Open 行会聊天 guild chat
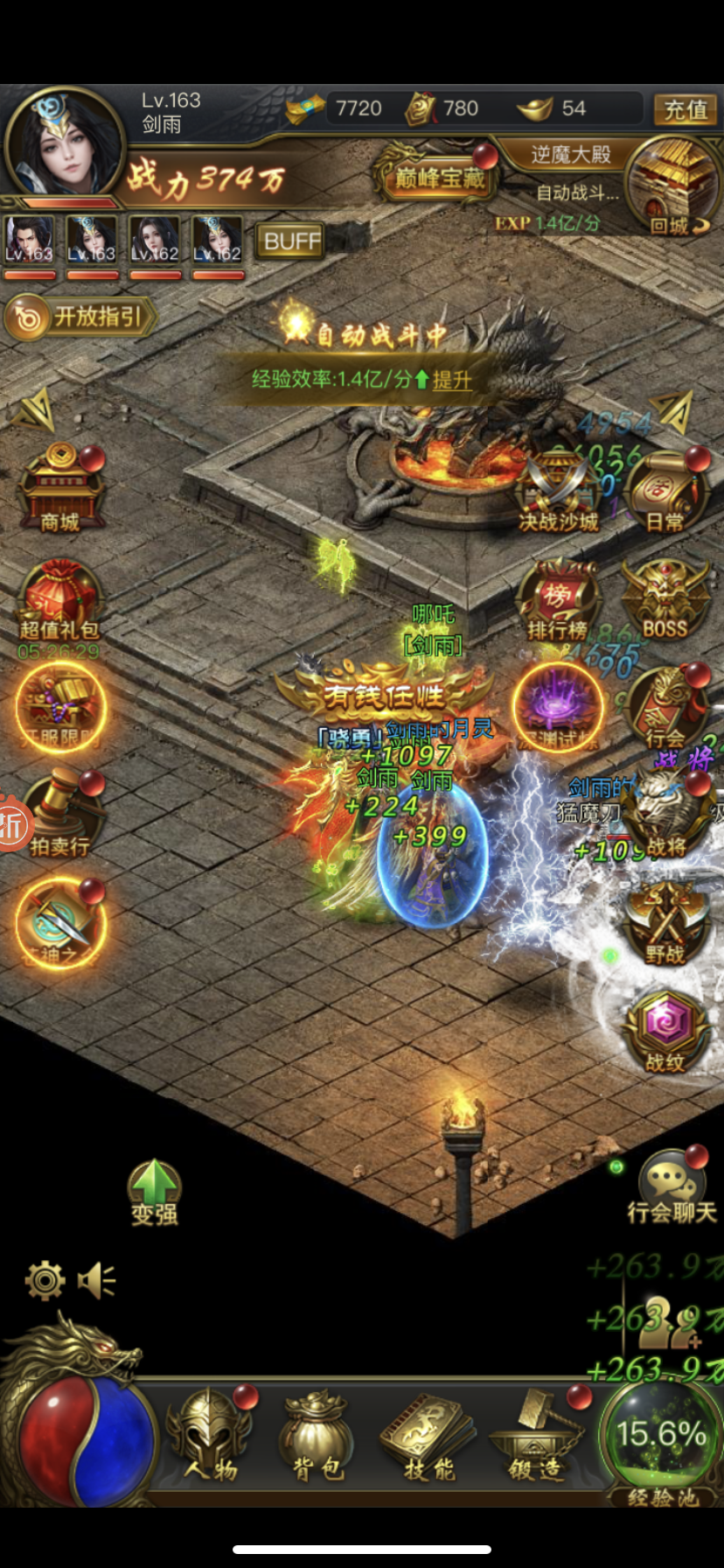This screenshot has height=1568, width=724. coord(671,1190)
